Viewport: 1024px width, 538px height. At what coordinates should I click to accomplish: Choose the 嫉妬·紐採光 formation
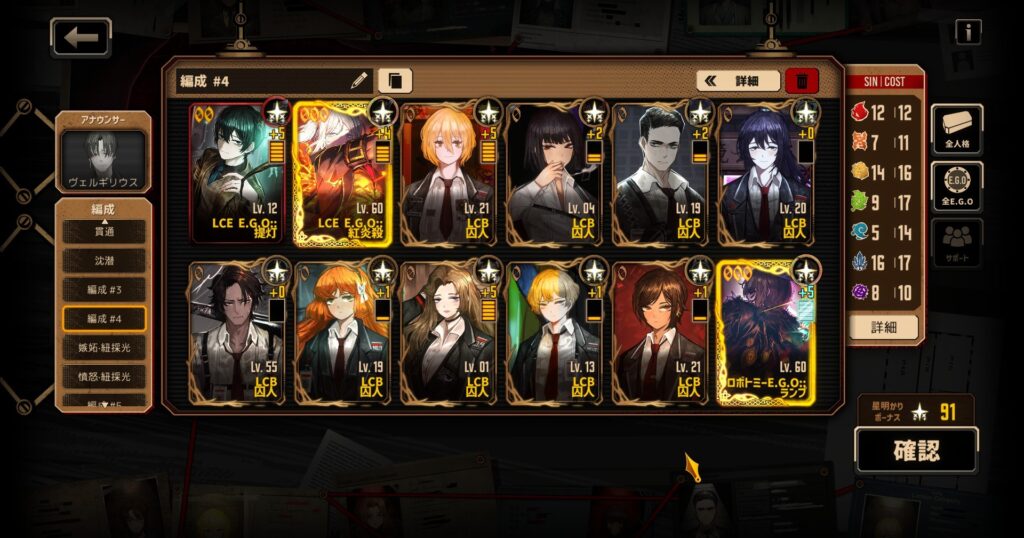104,347
